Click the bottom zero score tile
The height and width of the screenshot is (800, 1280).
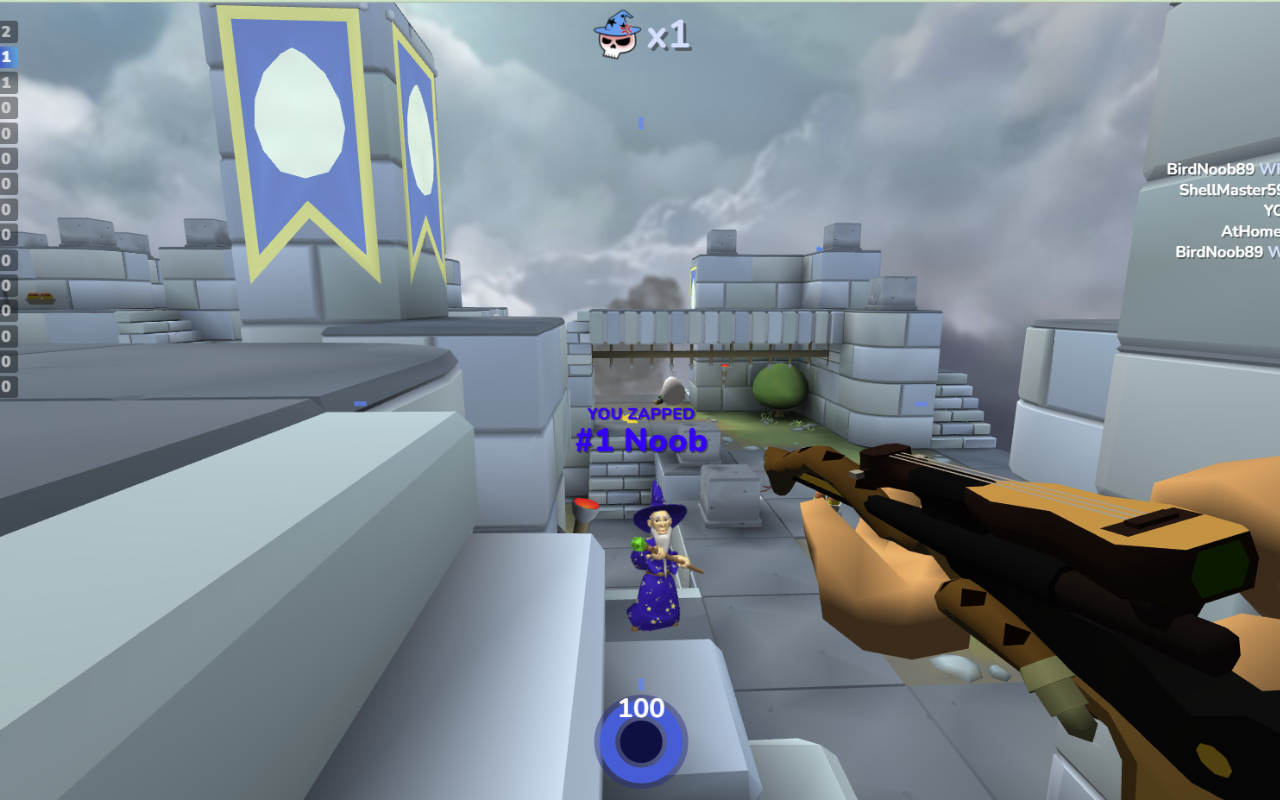coord(8,388)
